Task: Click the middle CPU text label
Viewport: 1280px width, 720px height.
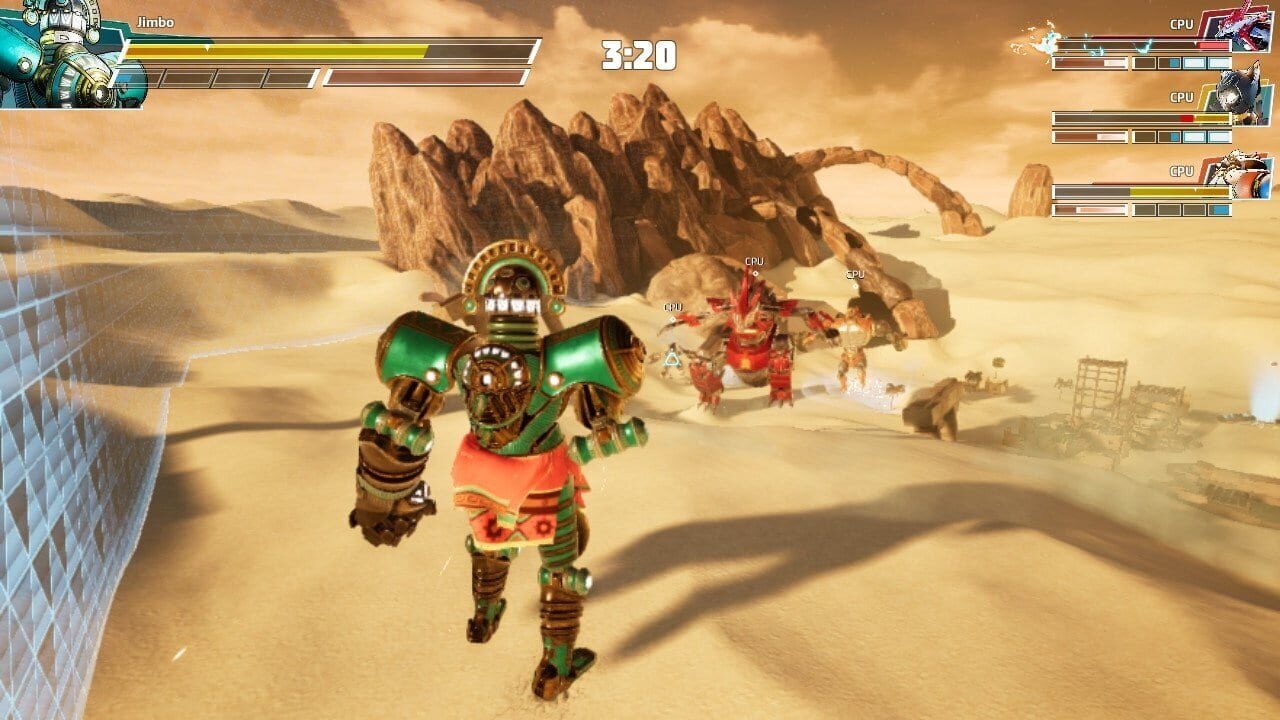Action: 1182,97
